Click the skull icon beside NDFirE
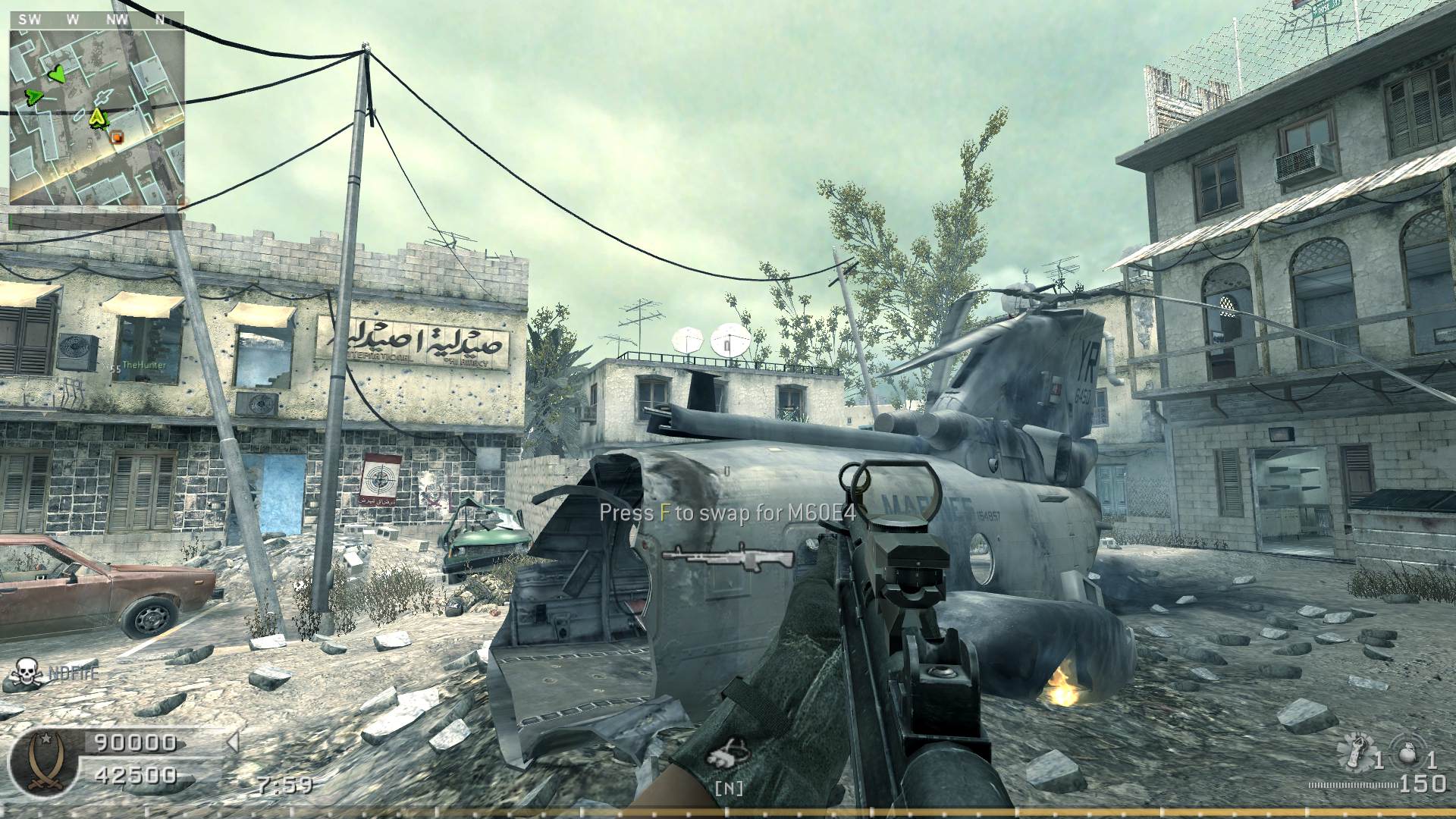 [27, 672]
